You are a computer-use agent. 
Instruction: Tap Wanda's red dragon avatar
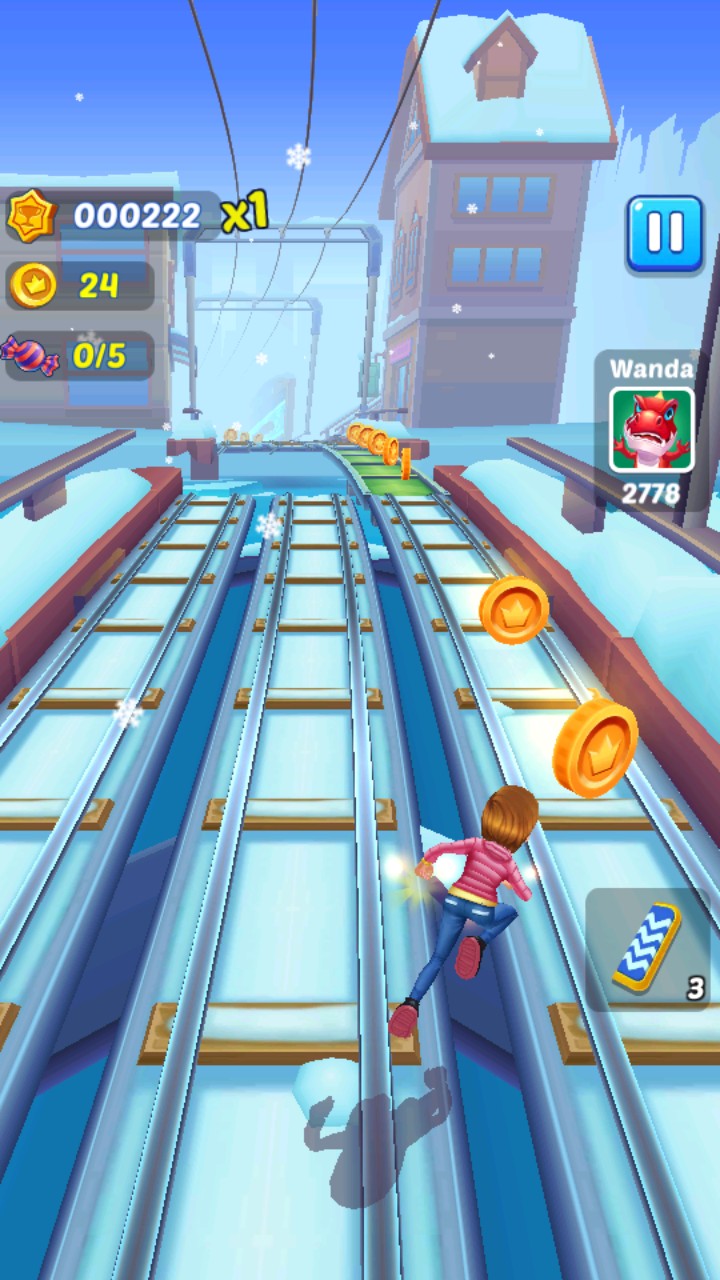tap(652, 431)
